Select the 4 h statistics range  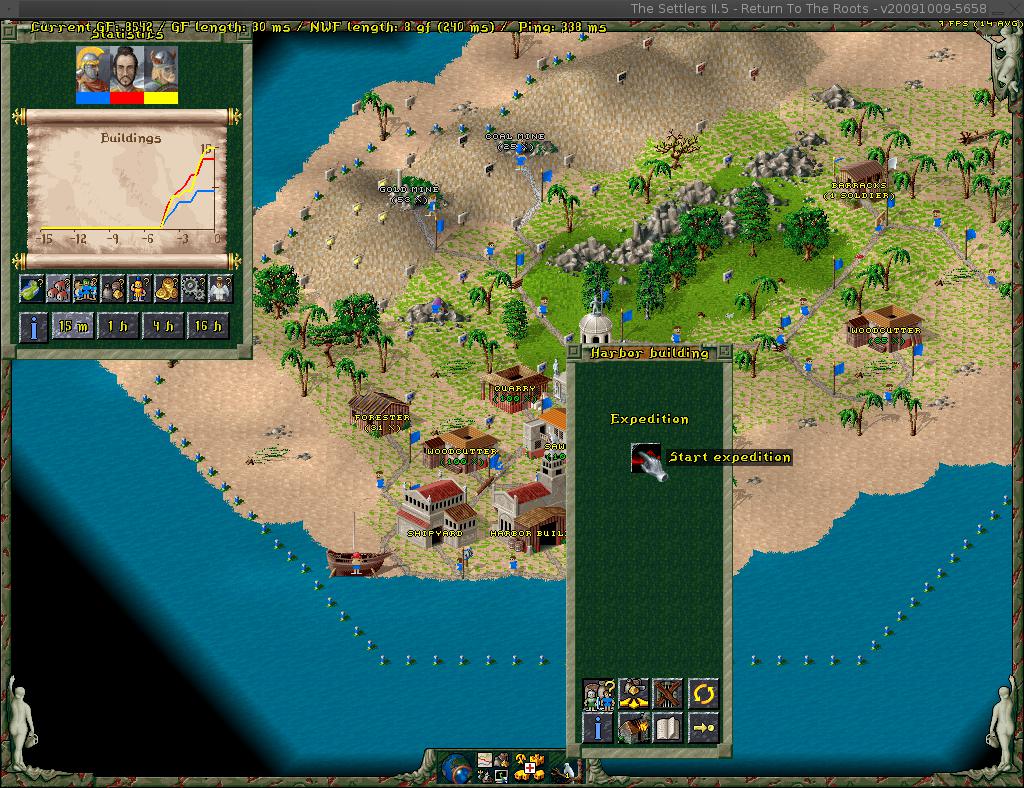point(163,326)
